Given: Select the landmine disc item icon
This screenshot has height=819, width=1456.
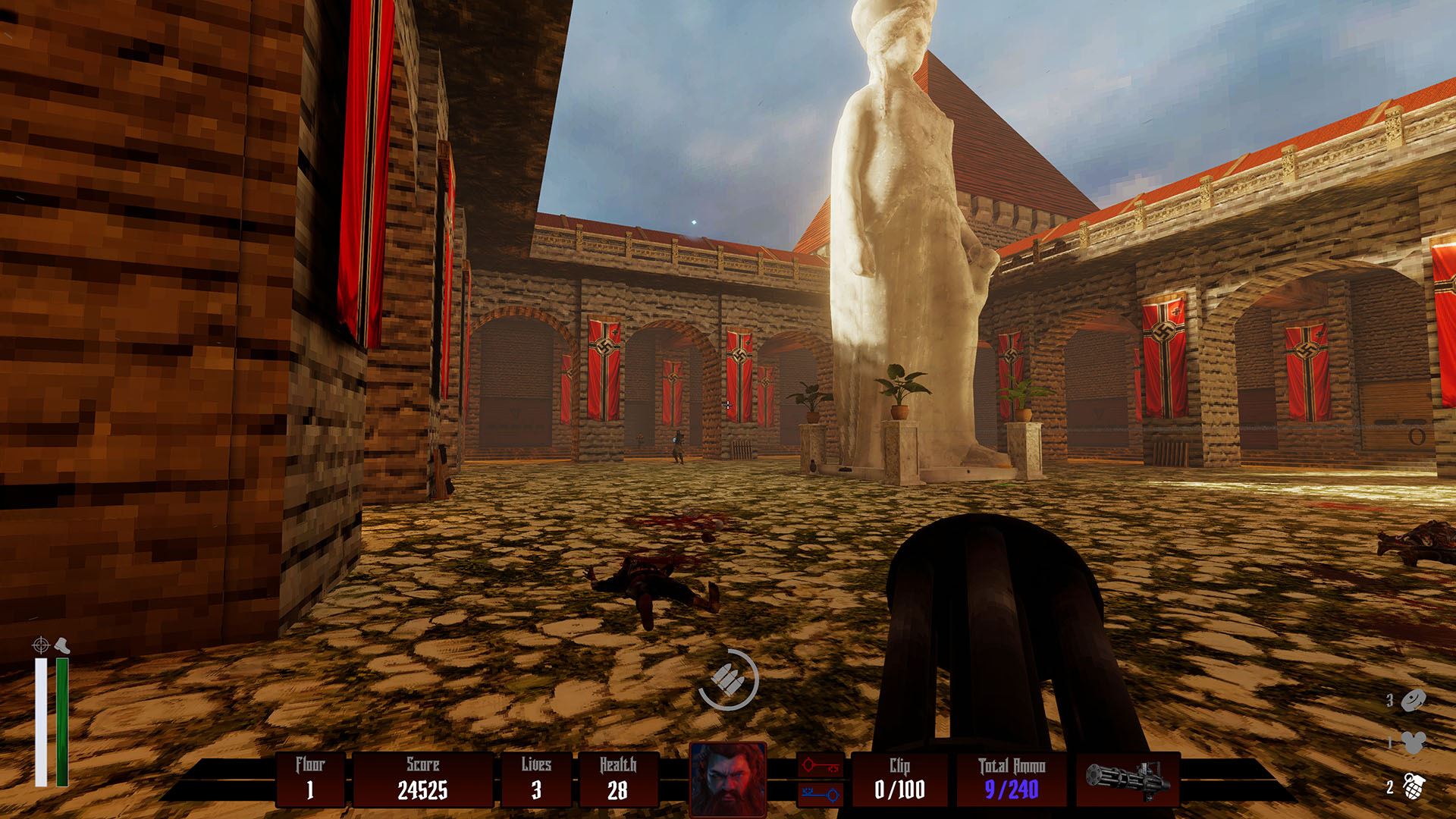Looking at the screenshot, I should coord(1414,701).
